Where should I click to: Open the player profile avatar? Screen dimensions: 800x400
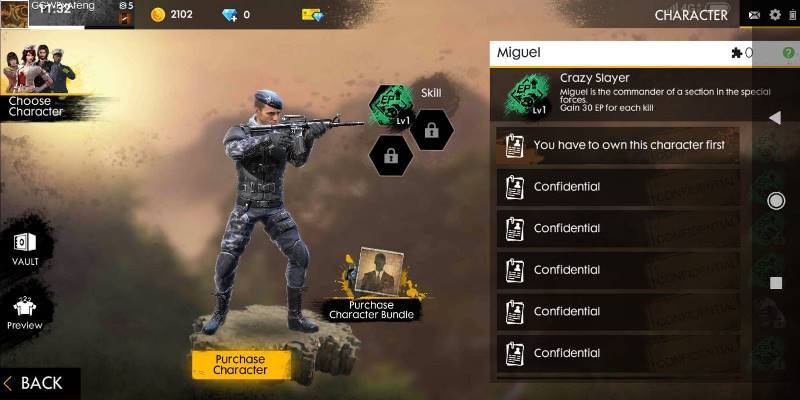coord(14,14)
